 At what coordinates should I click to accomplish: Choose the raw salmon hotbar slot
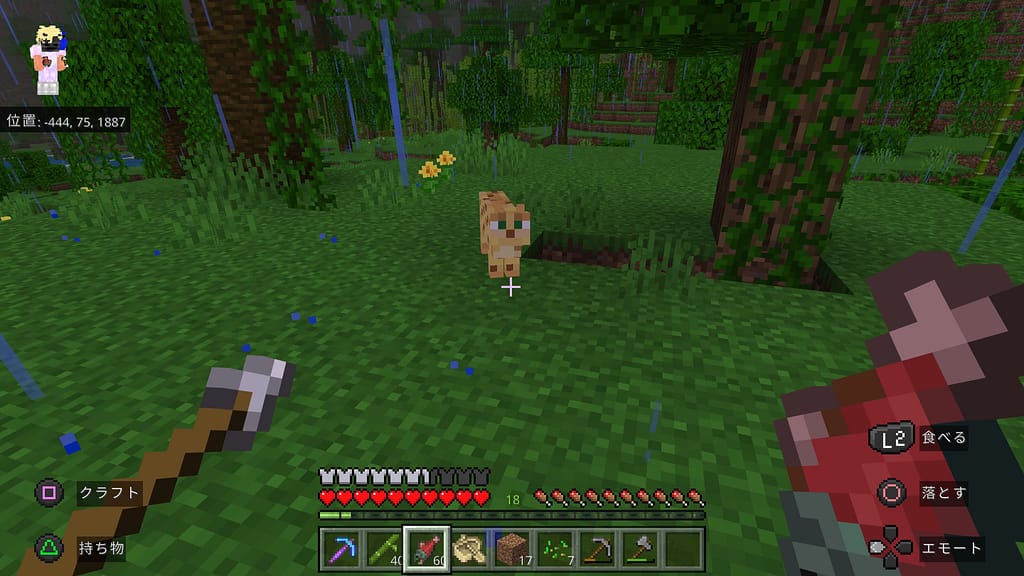427,548
